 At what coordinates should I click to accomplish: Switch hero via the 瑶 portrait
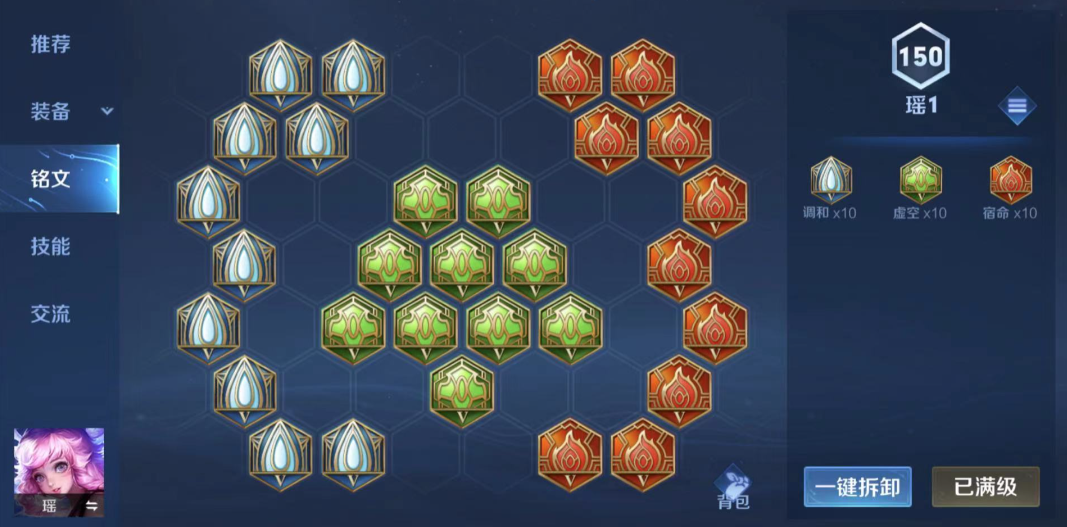coord(58,472)
